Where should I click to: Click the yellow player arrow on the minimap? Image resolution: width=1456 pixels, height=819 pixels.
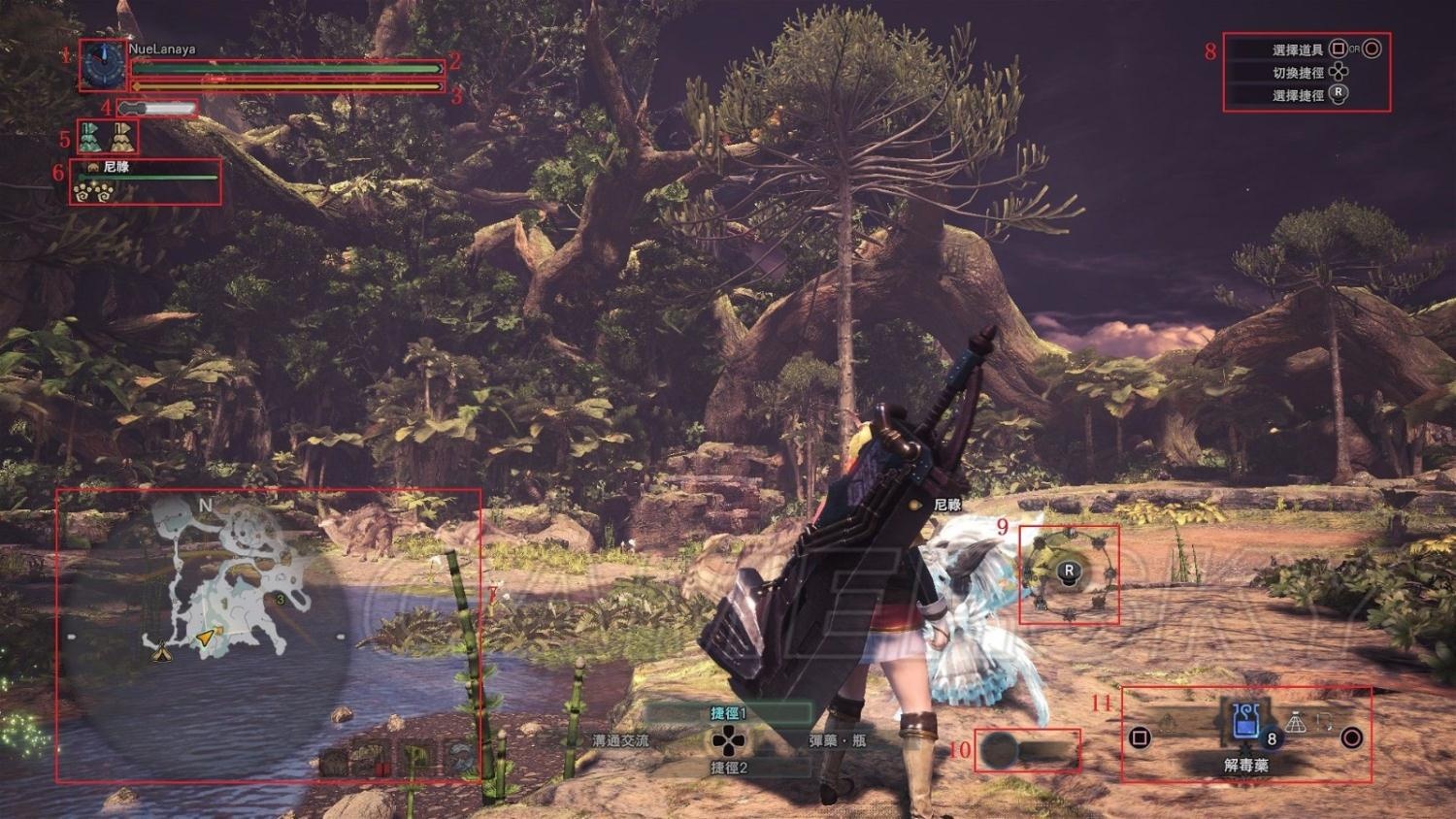click(206, 637)
